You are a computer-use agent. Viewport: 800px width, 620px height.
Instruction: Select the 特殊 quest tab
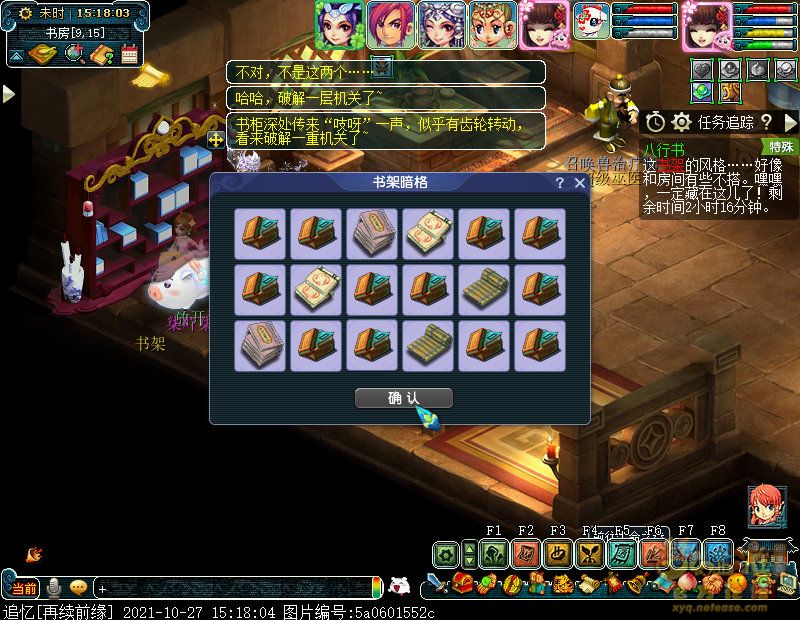[x=781, y=146]
